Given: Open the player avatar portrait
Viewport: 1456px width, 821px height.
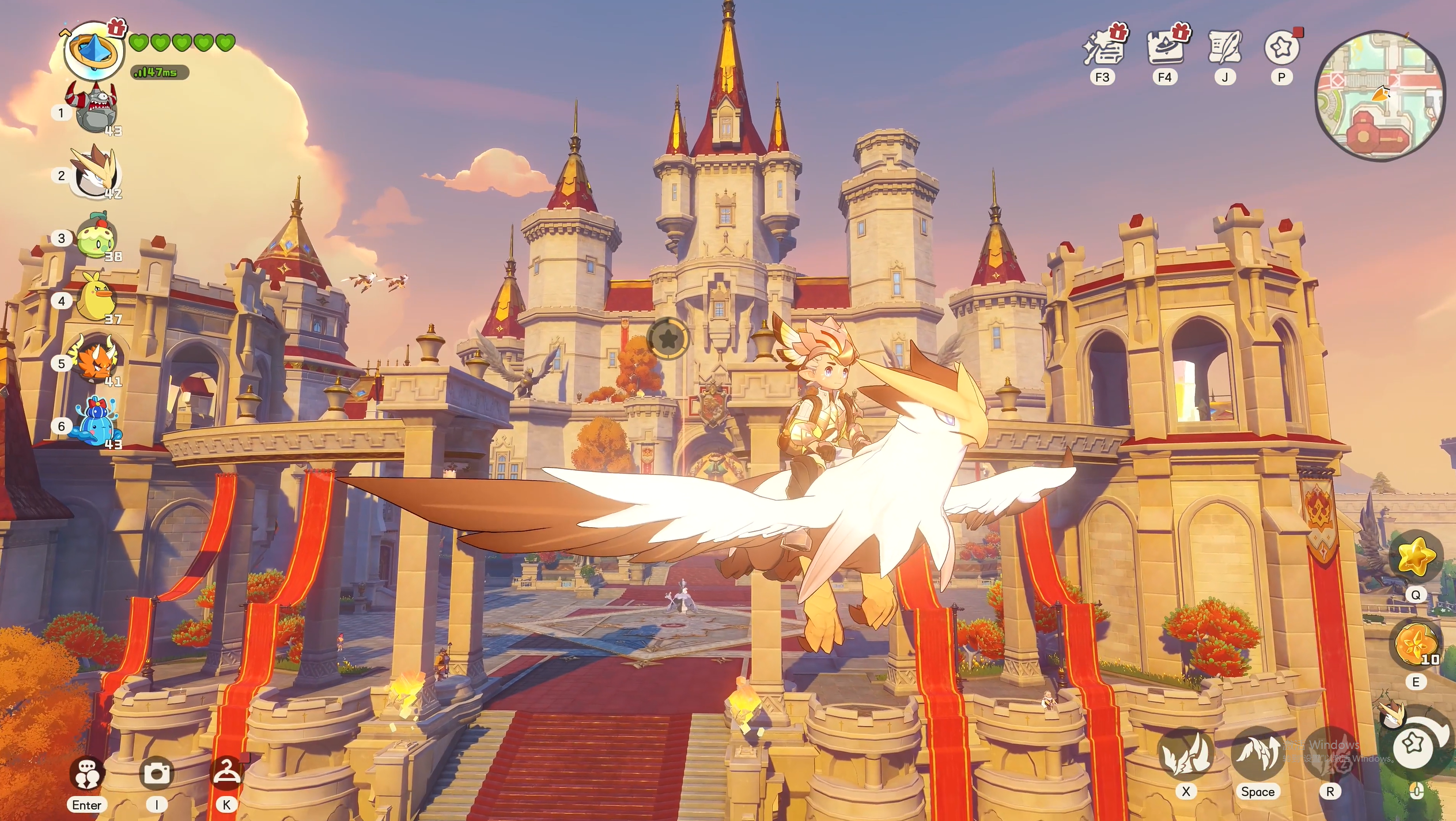Looking at the screenshot, I should point(93,51).
